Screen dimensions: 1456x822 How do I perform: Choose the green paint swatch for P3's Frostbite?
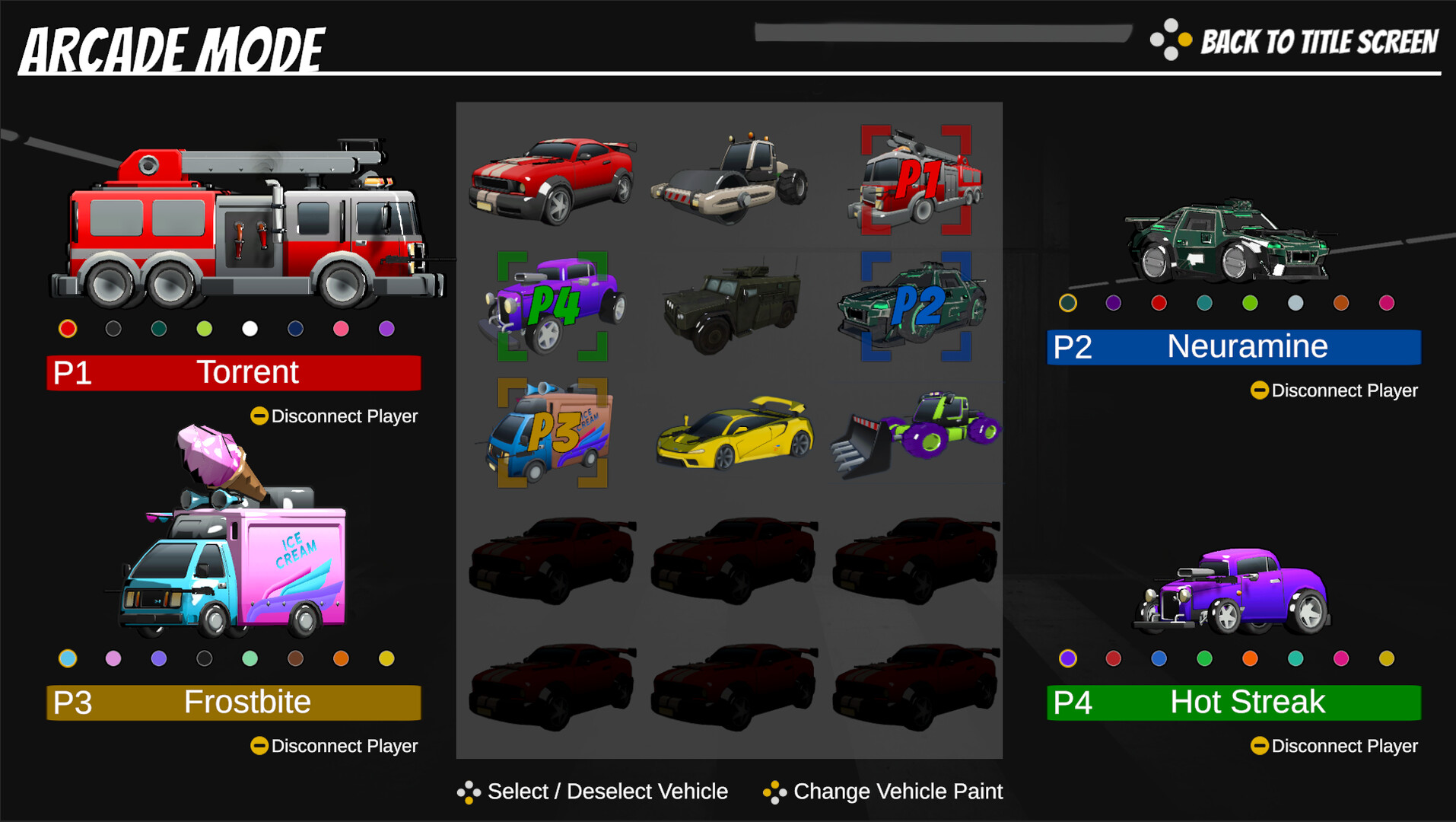[249, 658]
